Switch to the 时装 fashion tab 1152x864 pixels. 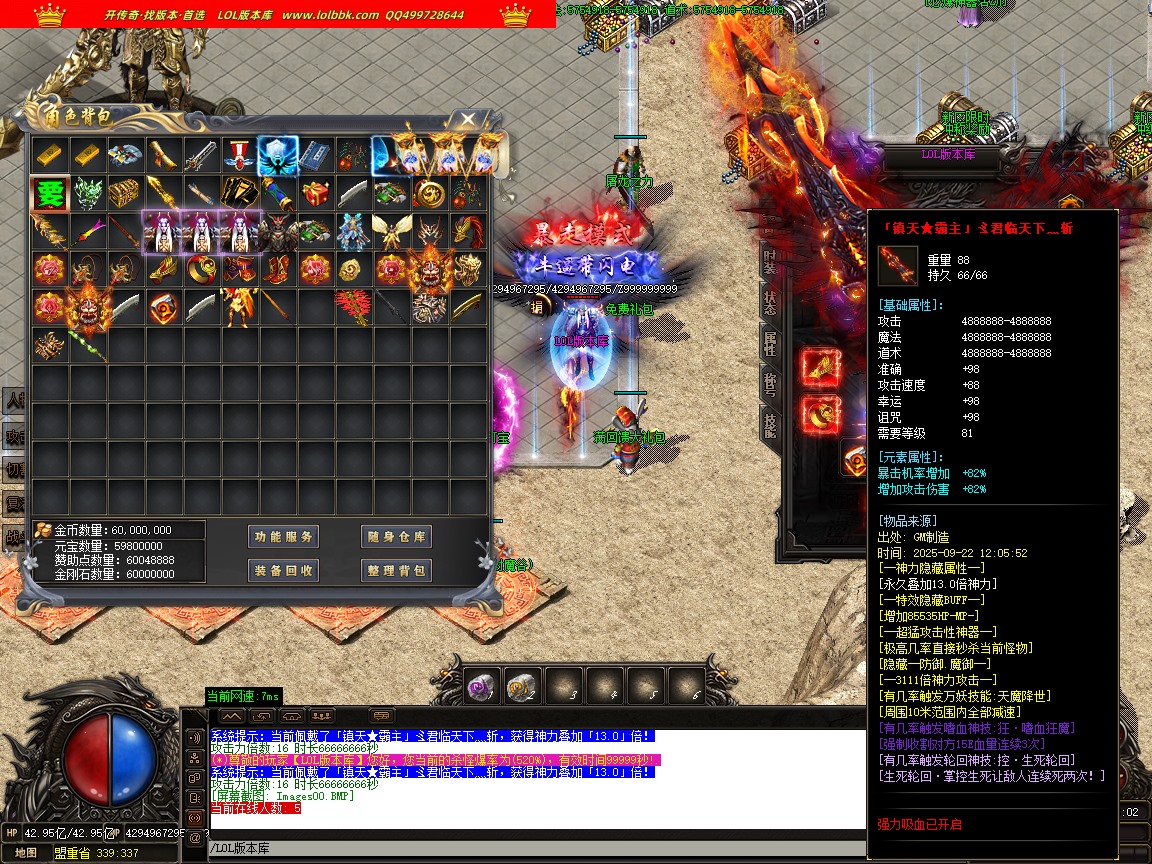coord(769,262)
